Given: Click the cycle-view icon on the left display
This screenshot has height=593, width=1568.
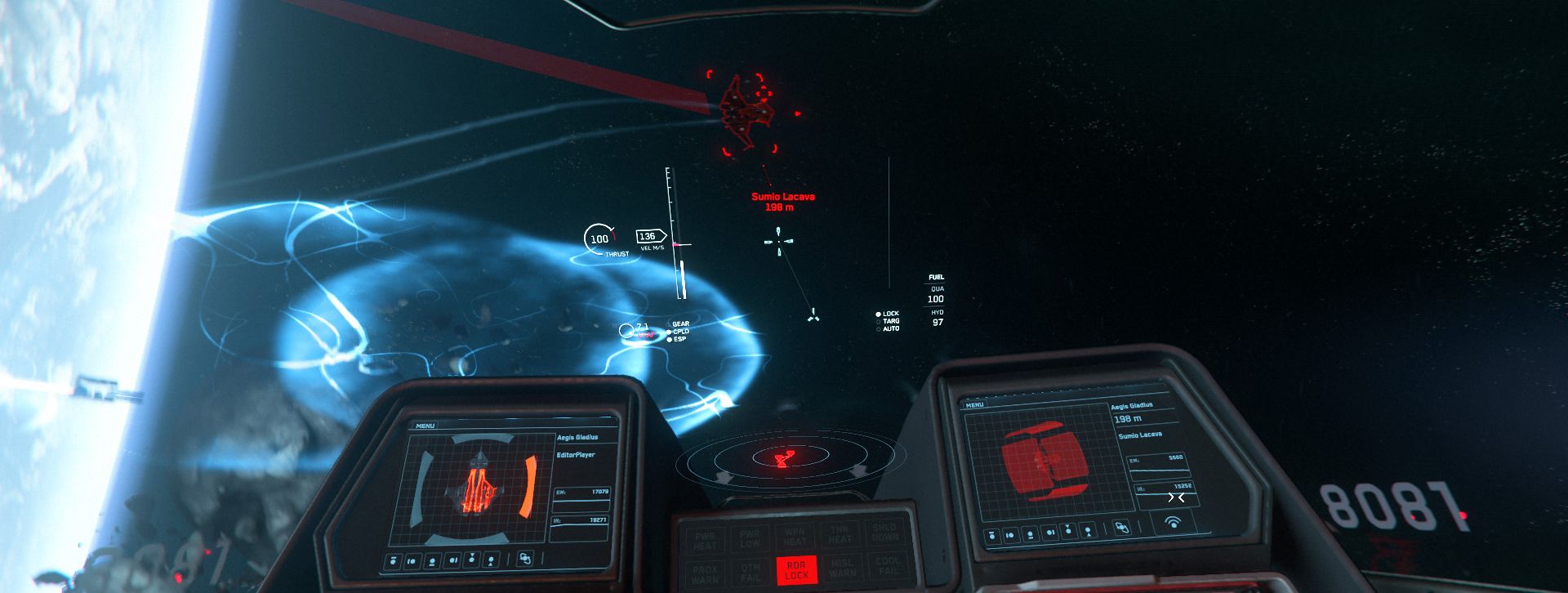Looking at the screenshot, I should (525, 559).
